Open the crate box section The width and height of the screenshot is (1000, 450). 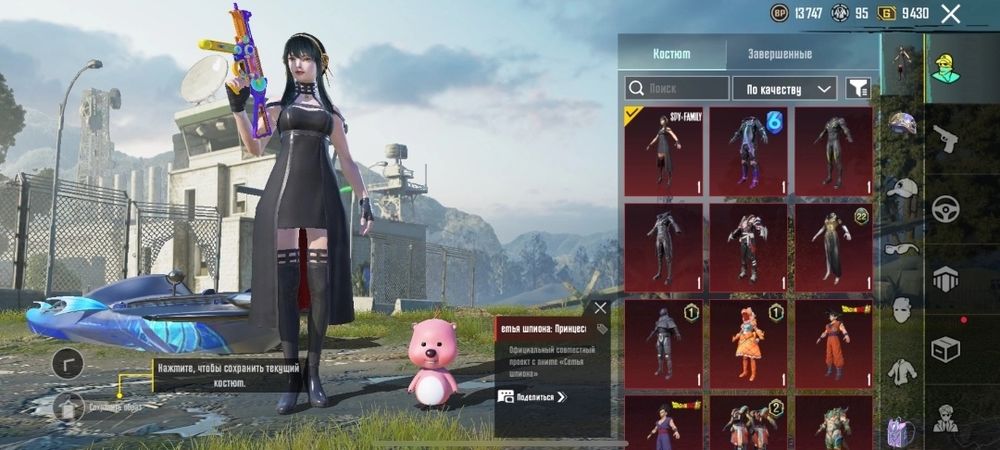click(945, 349)
